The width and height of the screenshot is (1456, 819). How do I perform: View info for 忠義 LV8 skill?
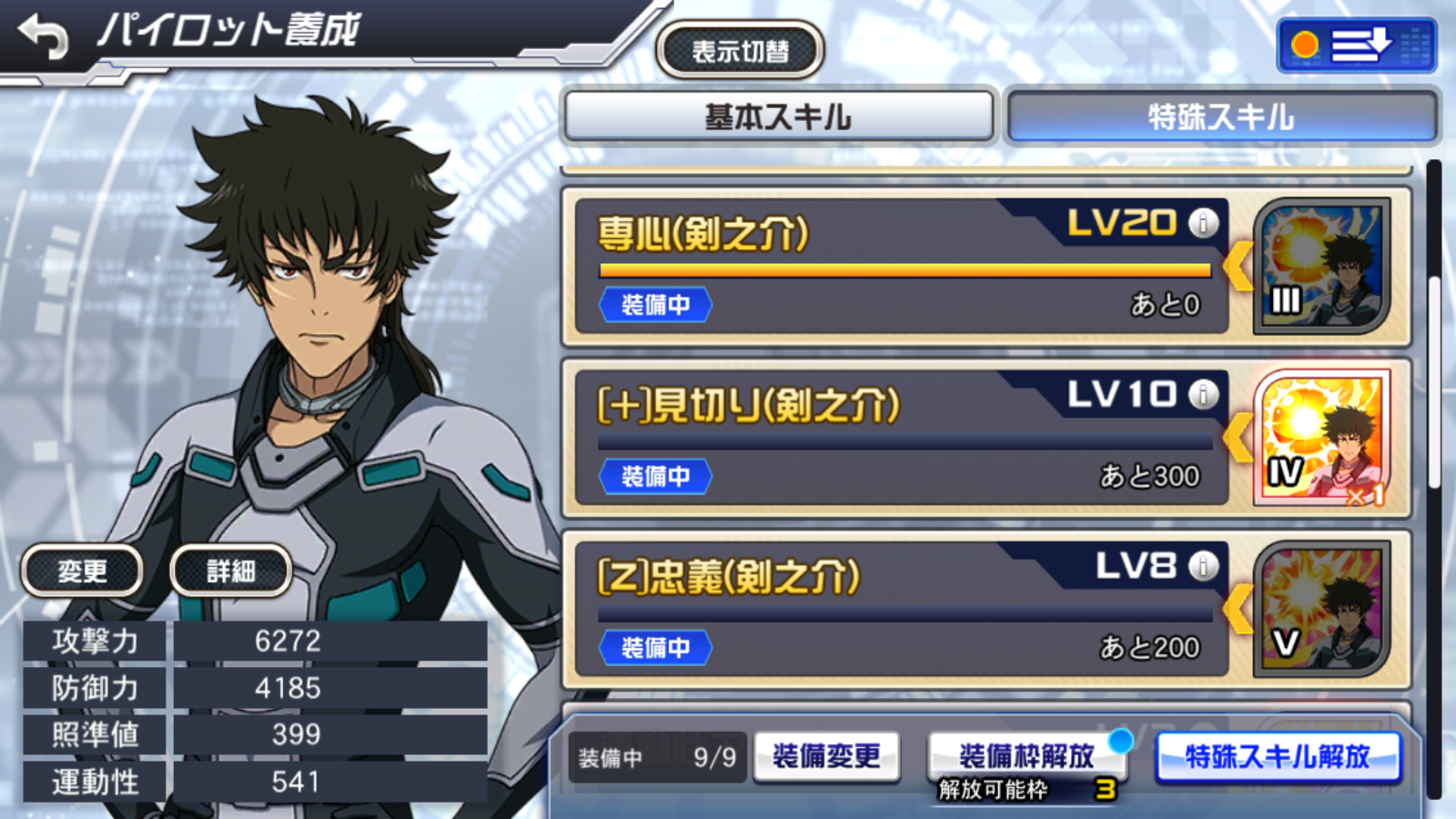(x=1203, y=566)
